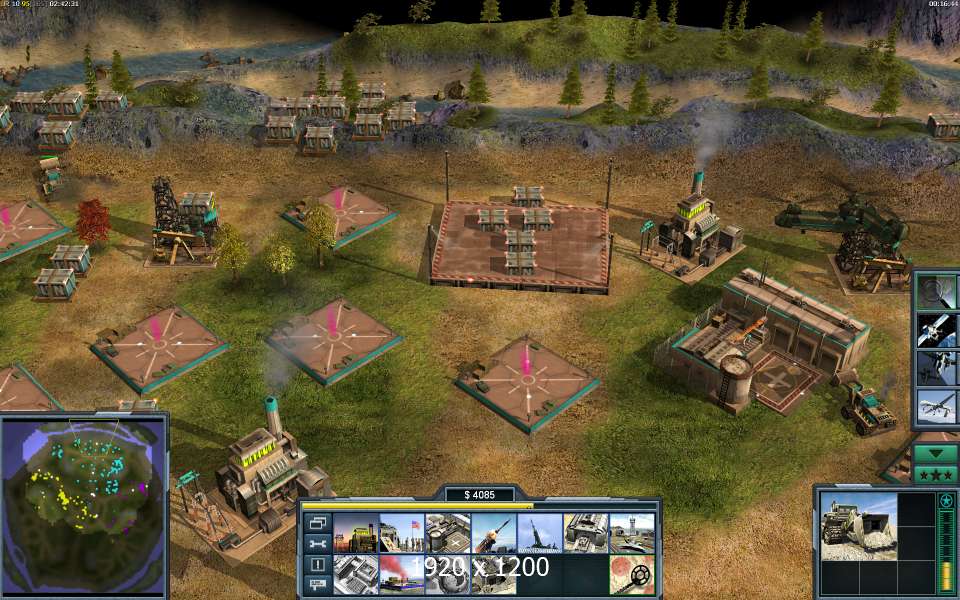Select the barracks with American flag
Screen dimensions: 960x600
(x=401, y=533)
